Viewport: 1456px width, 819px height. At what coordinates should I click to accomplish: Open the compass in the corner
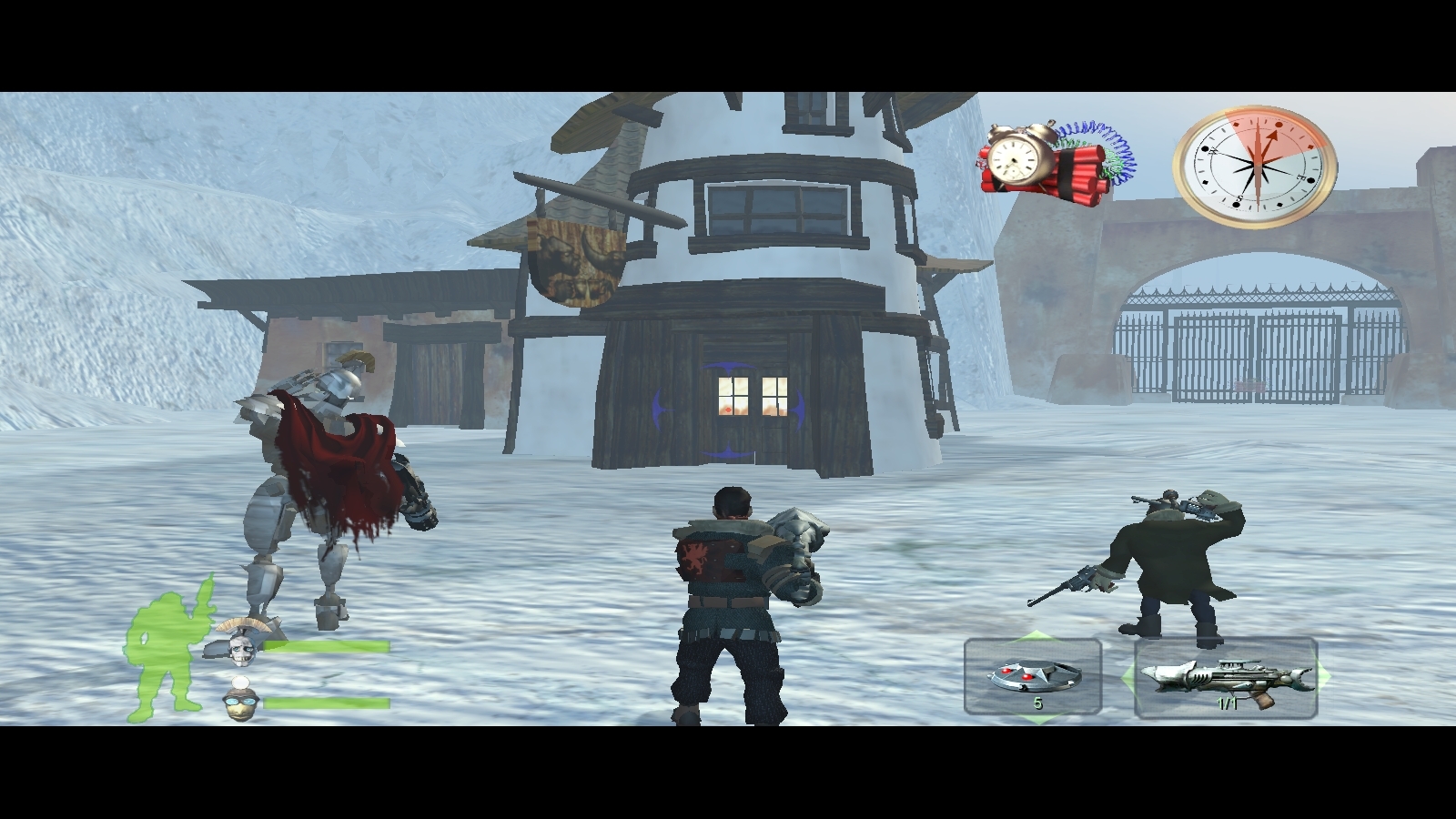pyautogui.click(x=1255, y=166)
